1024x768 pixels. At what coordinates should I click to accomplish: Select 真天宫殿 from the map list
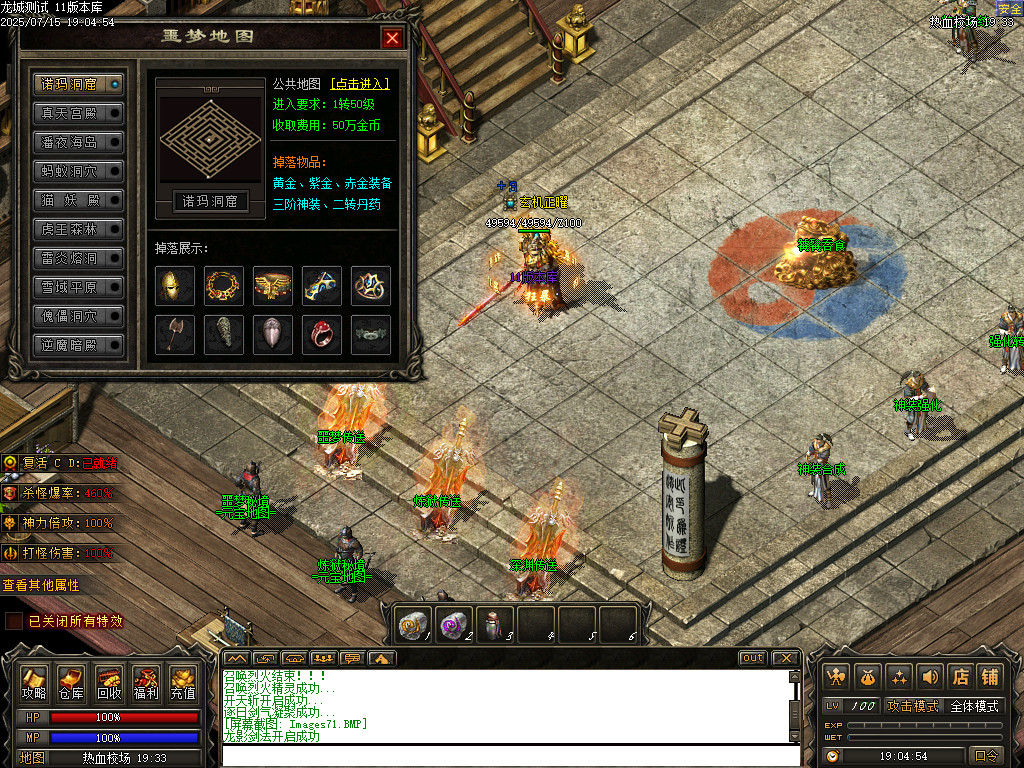[x=78, y=113]
